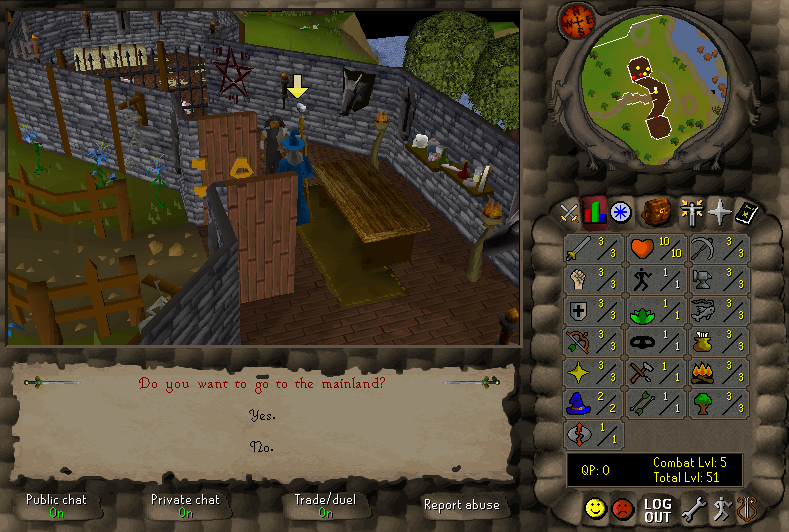Open the magic spellbook tab

tap(746, 212)
